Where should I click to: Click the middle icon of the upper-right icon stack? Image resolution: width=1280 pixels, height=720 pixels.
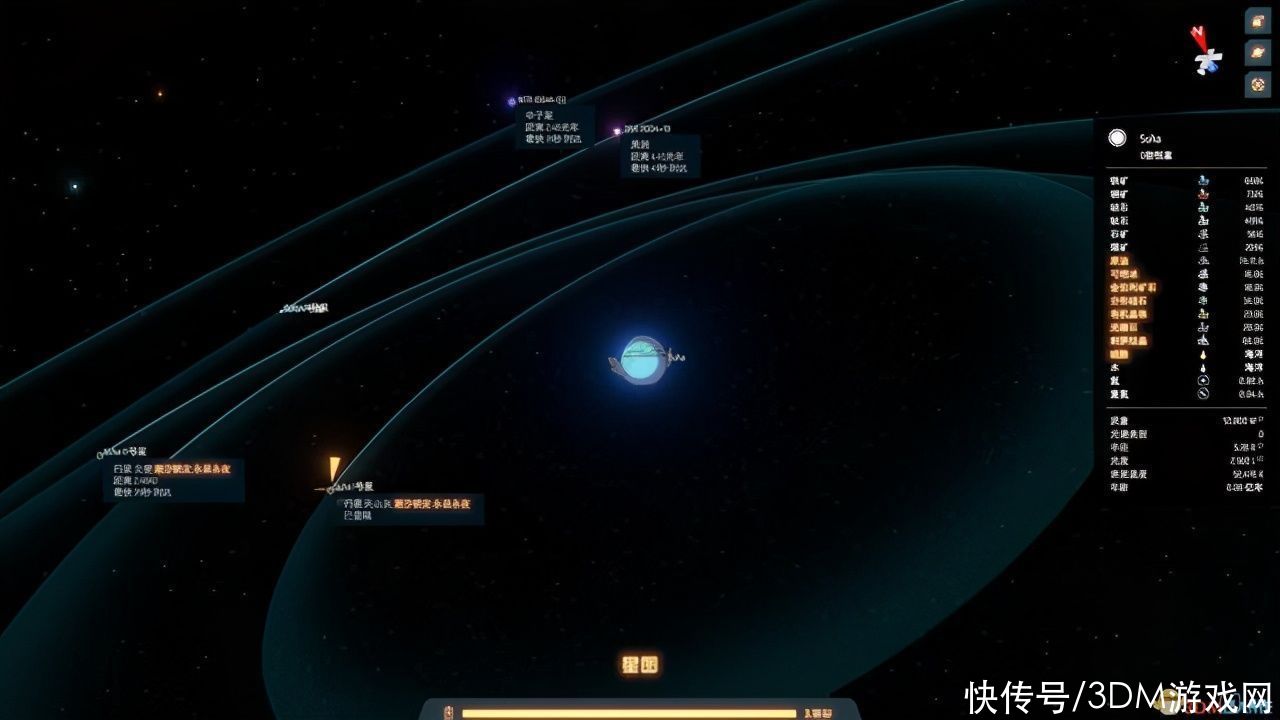pyautogui.click(x=1257, y=53)
